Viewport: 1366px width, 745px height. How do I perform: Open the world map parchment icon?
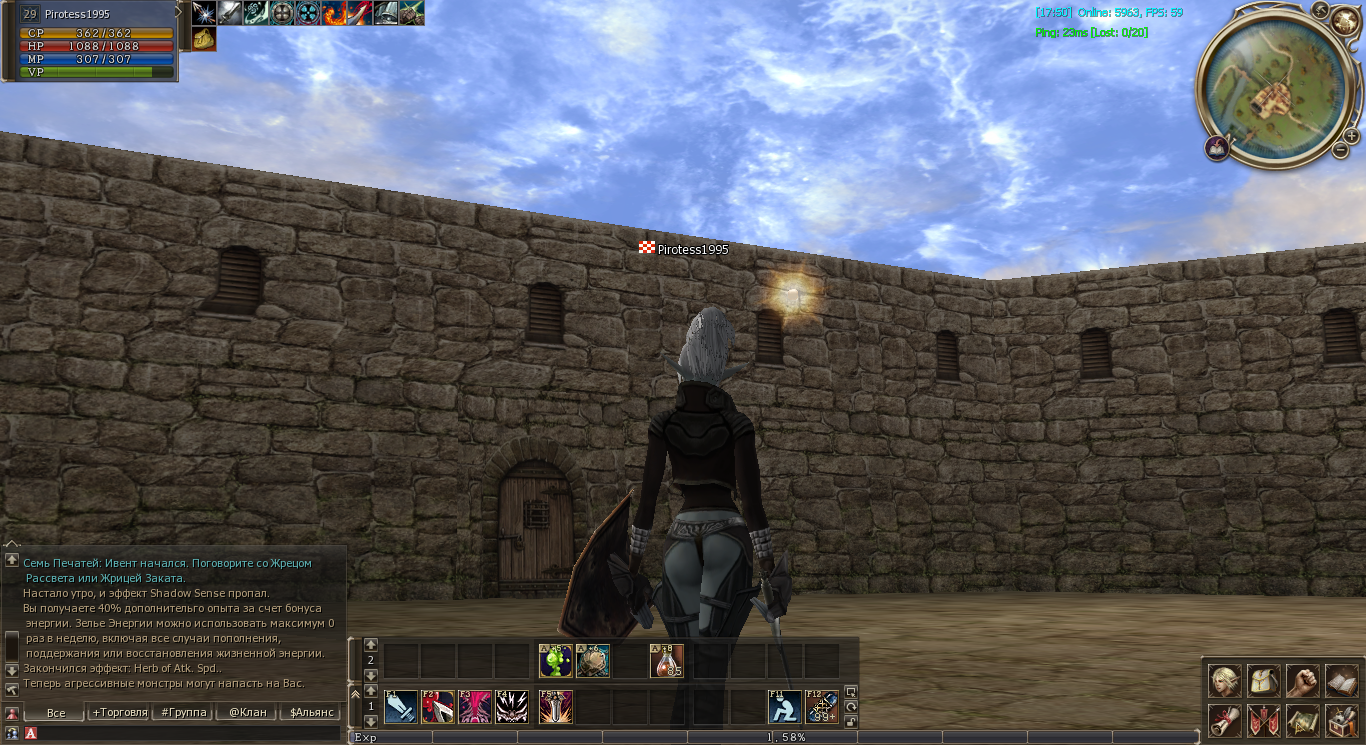point(1302,720)
